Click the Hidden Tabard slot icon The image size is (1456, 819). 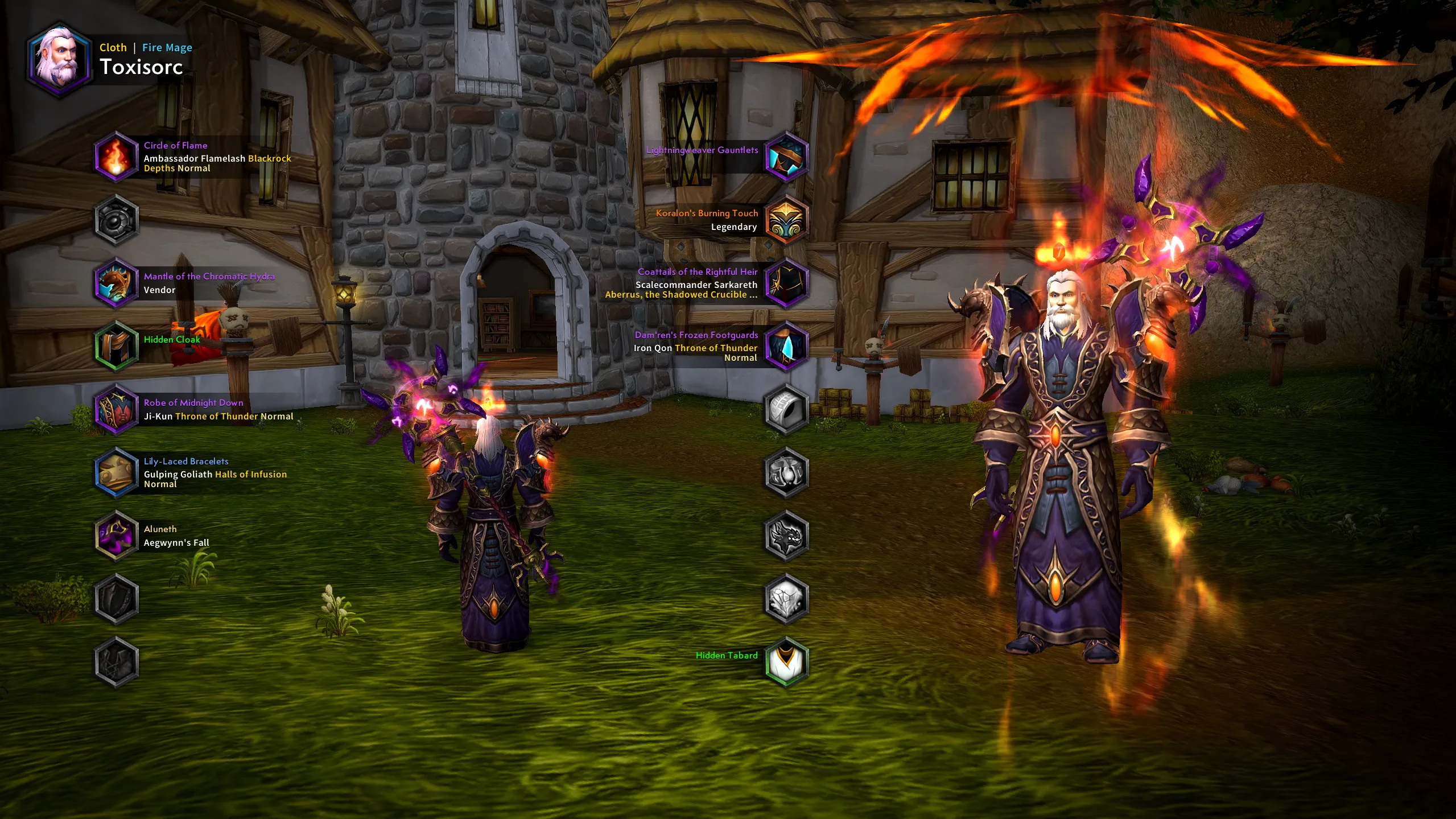(786, 662)
